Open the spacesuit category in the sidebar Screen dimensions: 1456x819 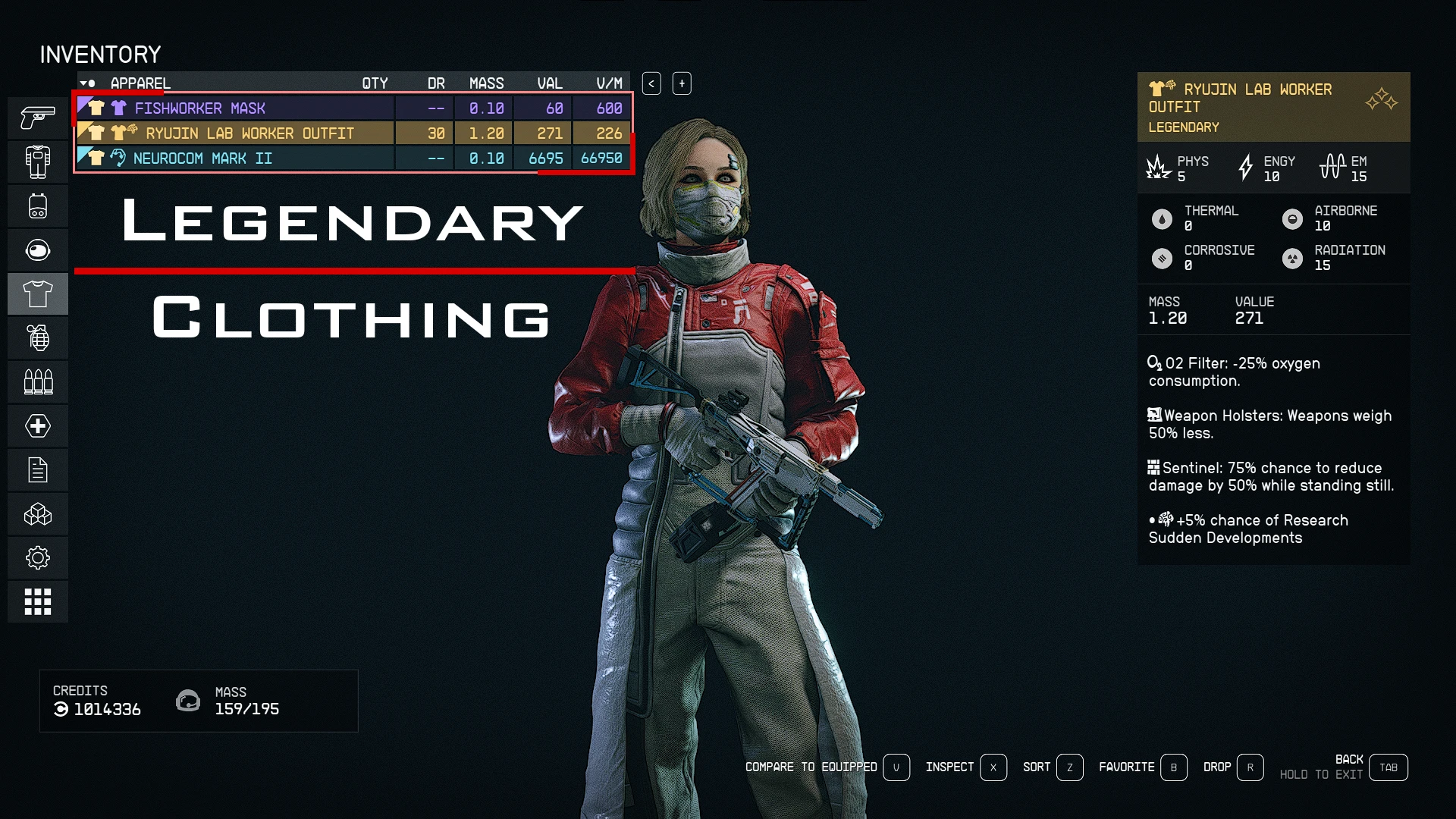point(38,162)
